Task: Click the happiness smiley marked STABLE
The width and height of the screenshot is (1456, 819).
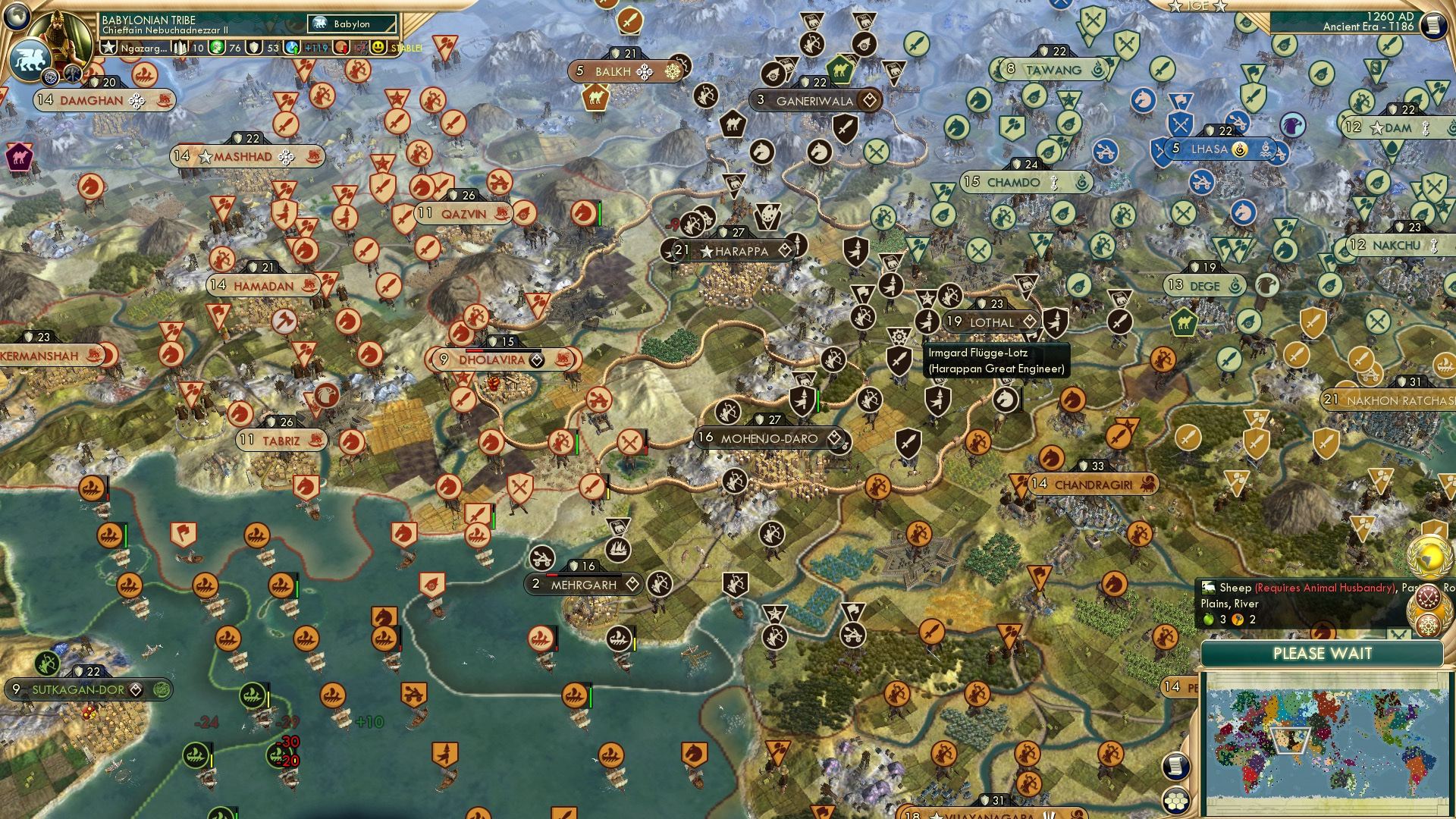Action: pyautogui.click(x=378, y=47)
